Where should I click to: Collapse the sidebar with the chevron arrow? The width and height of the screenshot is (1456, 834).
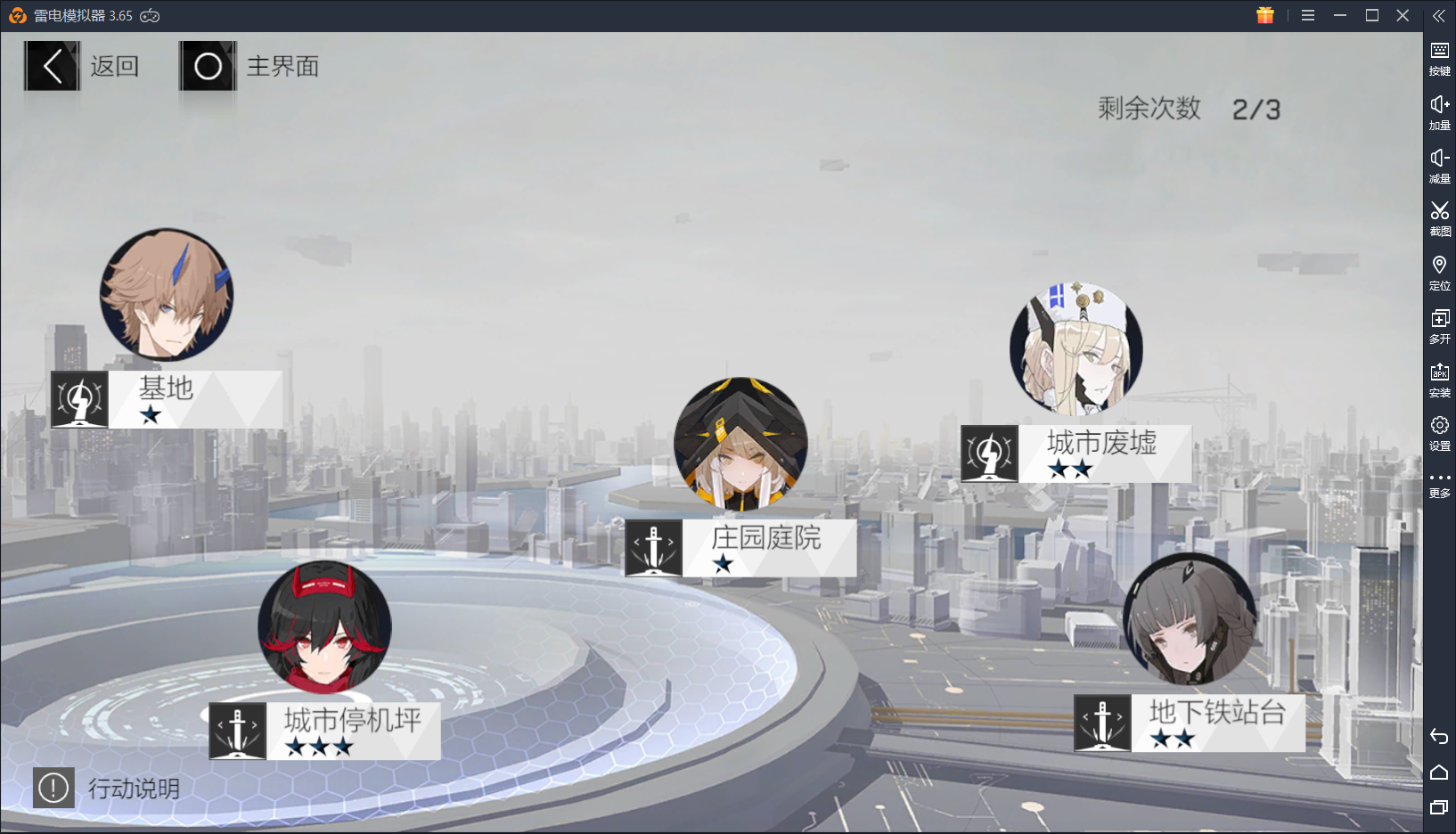coord(1440,15)
